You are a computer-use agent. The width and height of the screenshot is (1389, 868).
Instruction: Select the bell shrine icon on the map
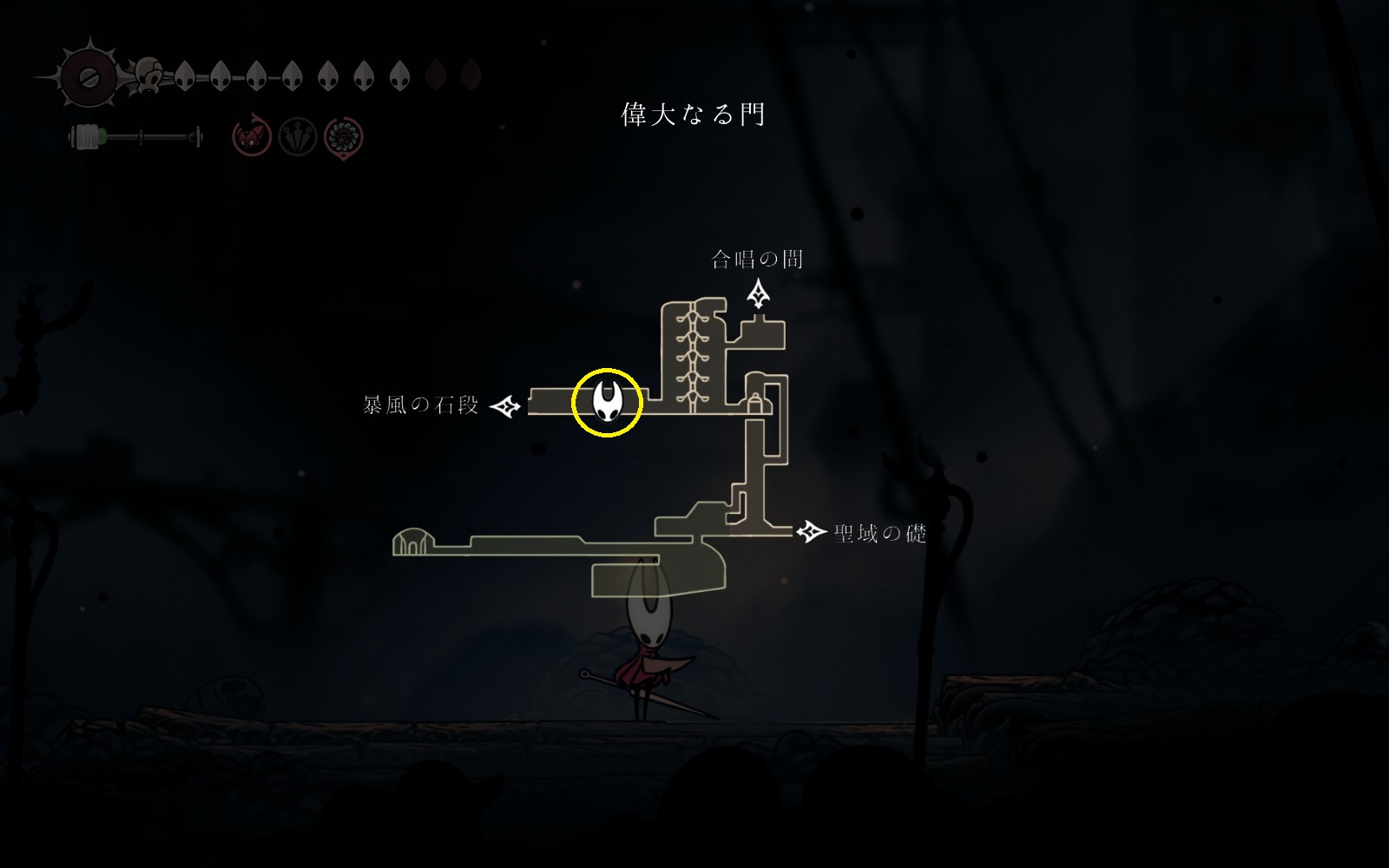click(x=755, y=402)
